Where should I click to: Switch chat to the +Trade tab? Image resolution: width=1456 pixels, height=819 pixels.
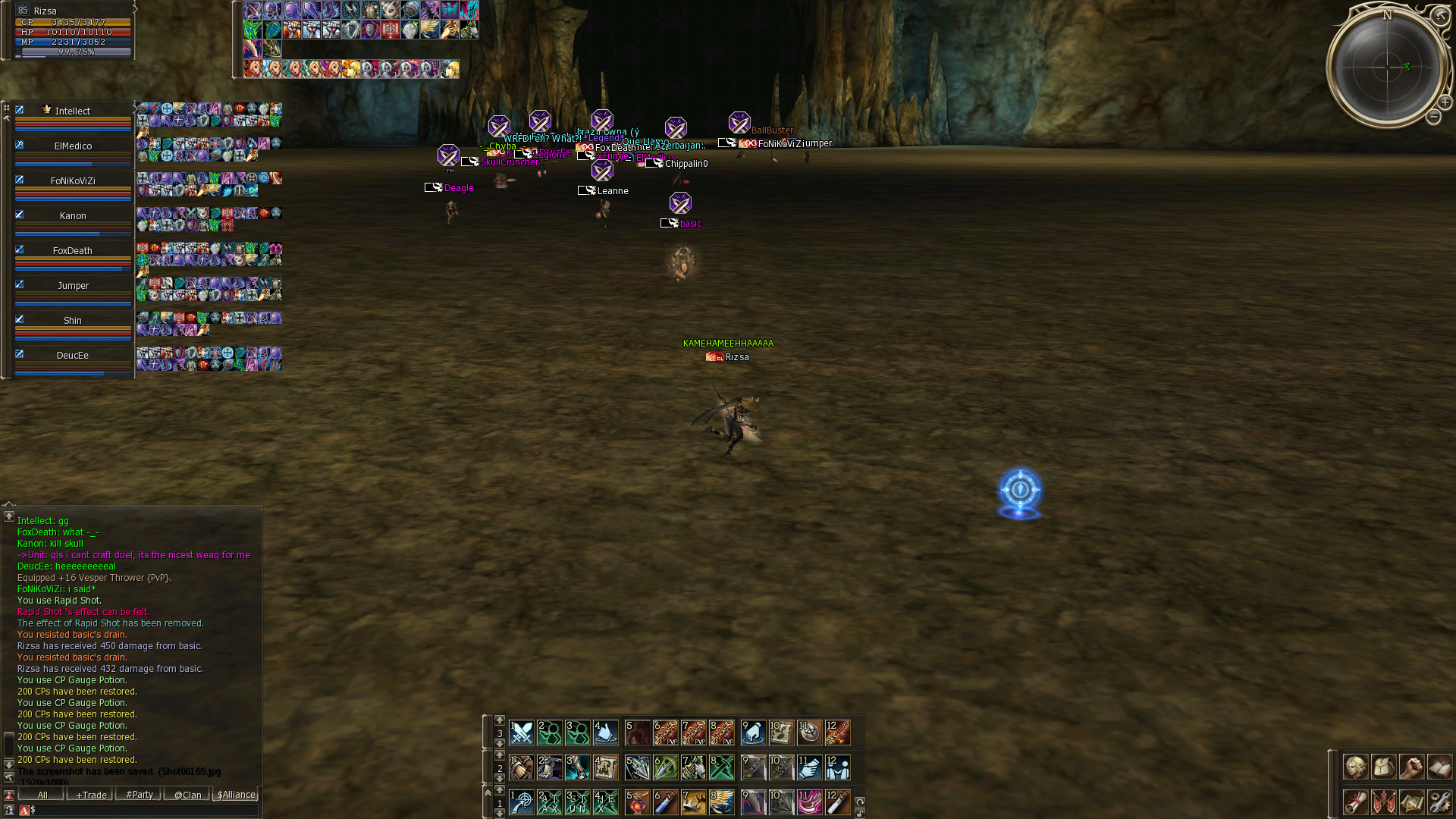90,795
